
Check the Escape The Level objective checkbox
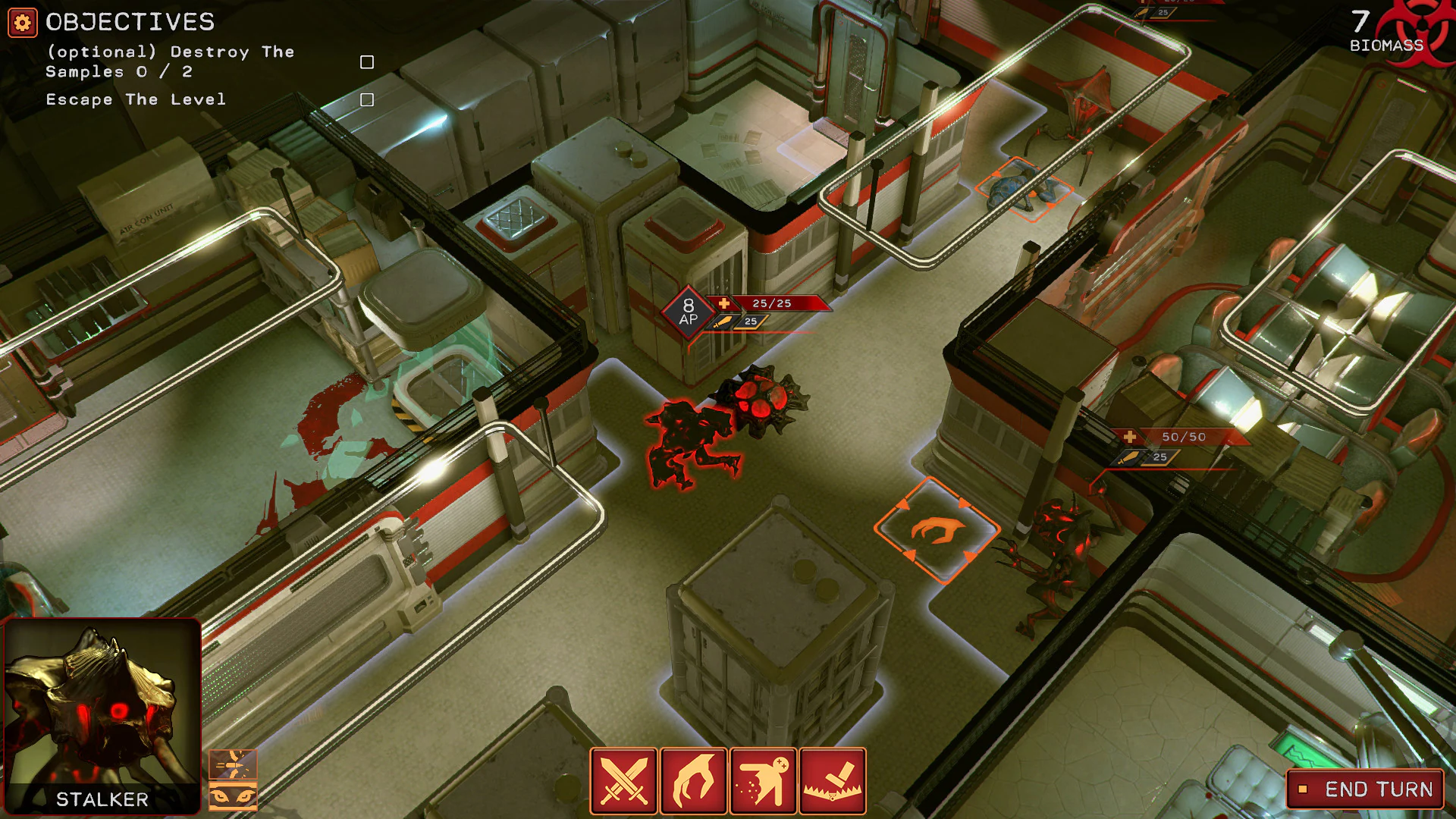(x=367, y=99)
